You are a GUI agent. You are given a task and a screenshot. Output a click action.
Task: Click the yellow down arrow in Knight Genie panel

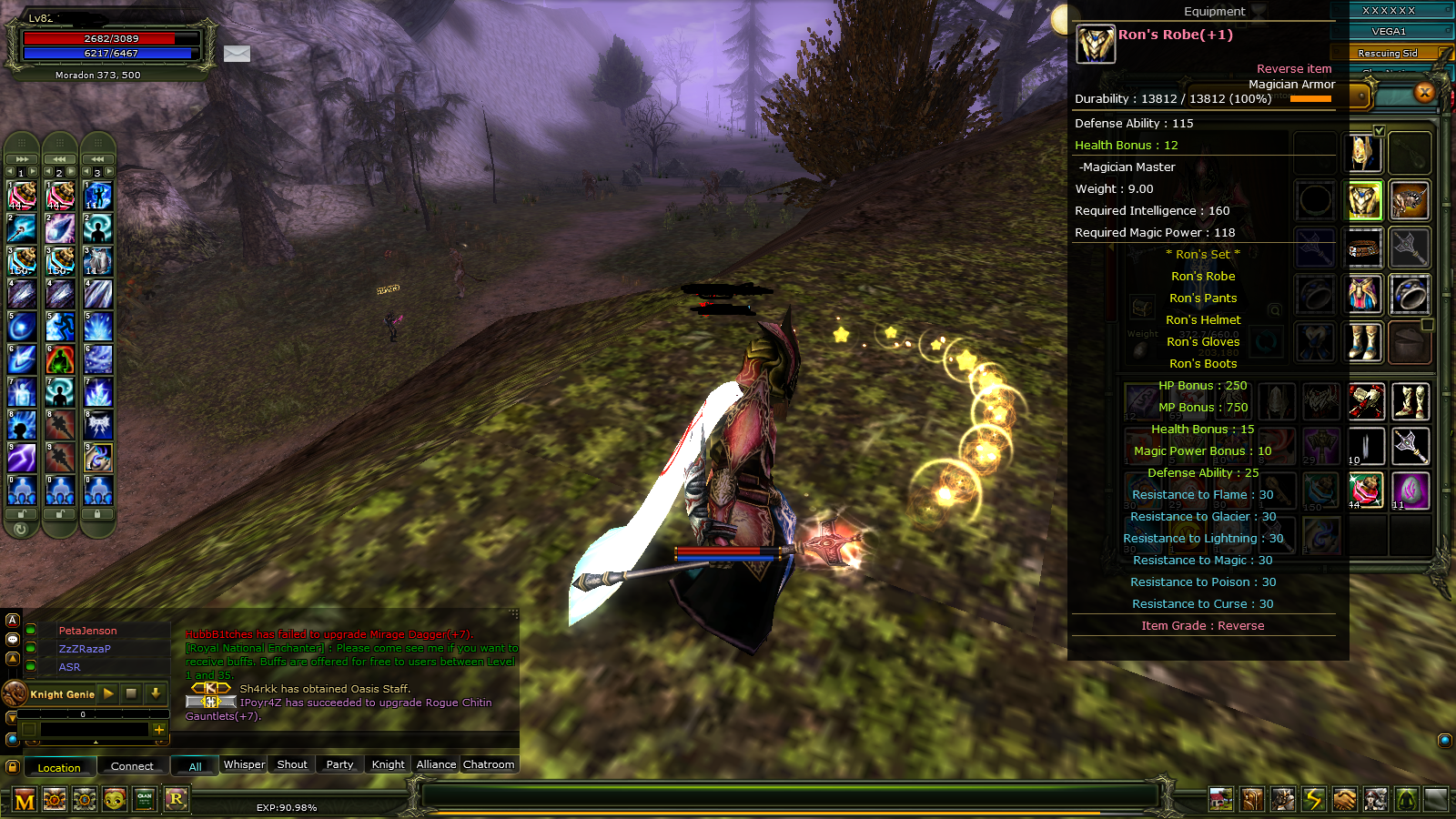click(x=156, y=694)
